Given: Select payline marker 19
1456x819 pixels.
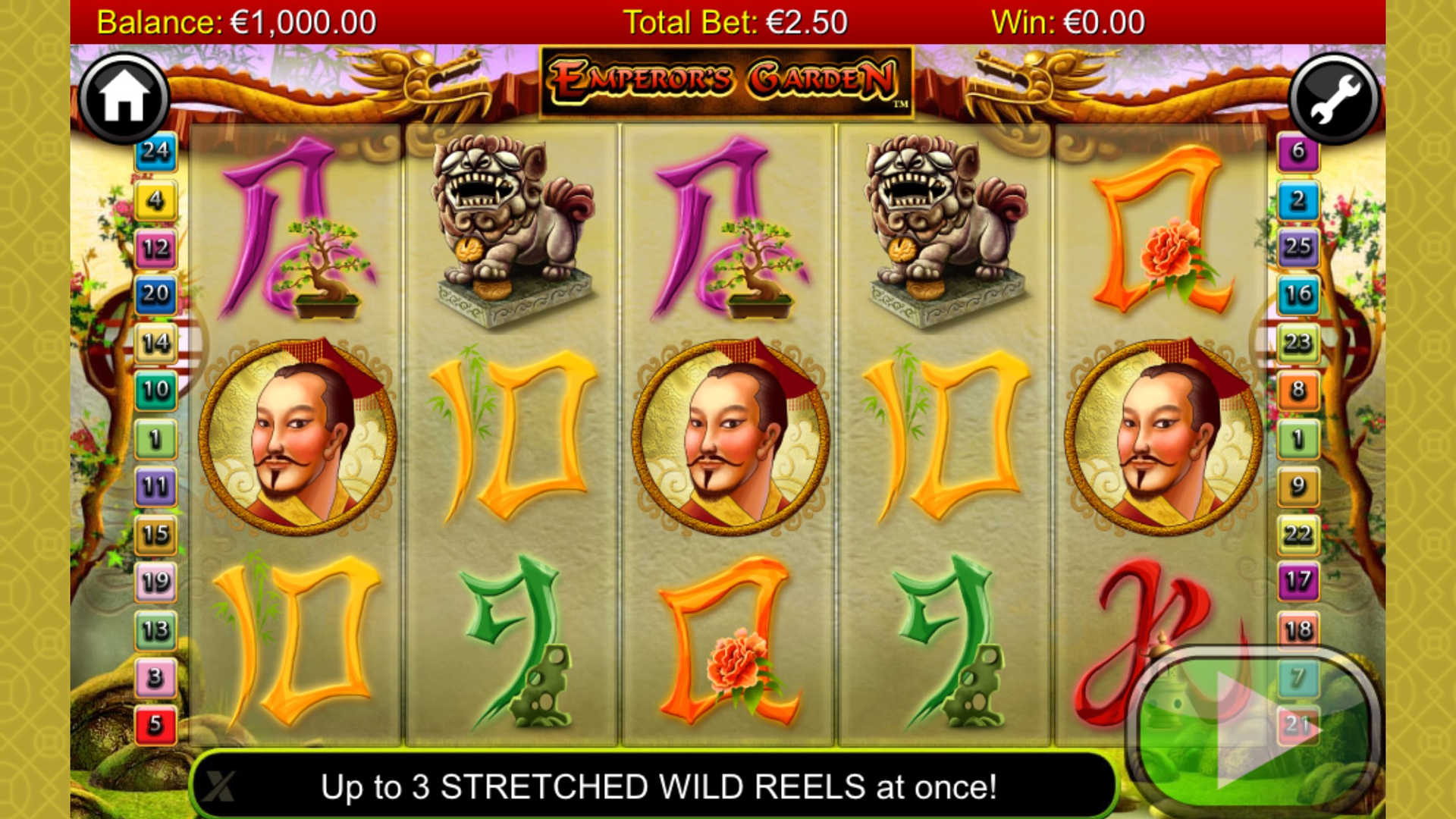Looking at the screenshot, I should click(155, 582).
